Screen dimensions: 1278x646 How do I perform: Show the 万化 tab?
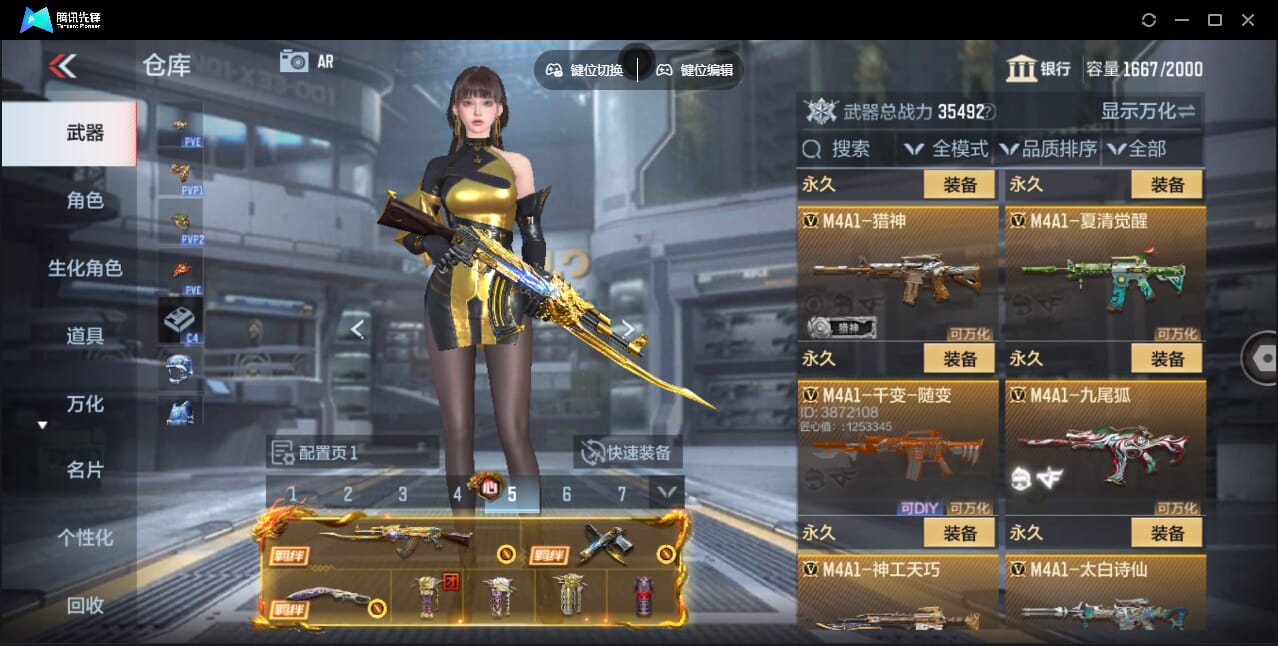[85, 404]
